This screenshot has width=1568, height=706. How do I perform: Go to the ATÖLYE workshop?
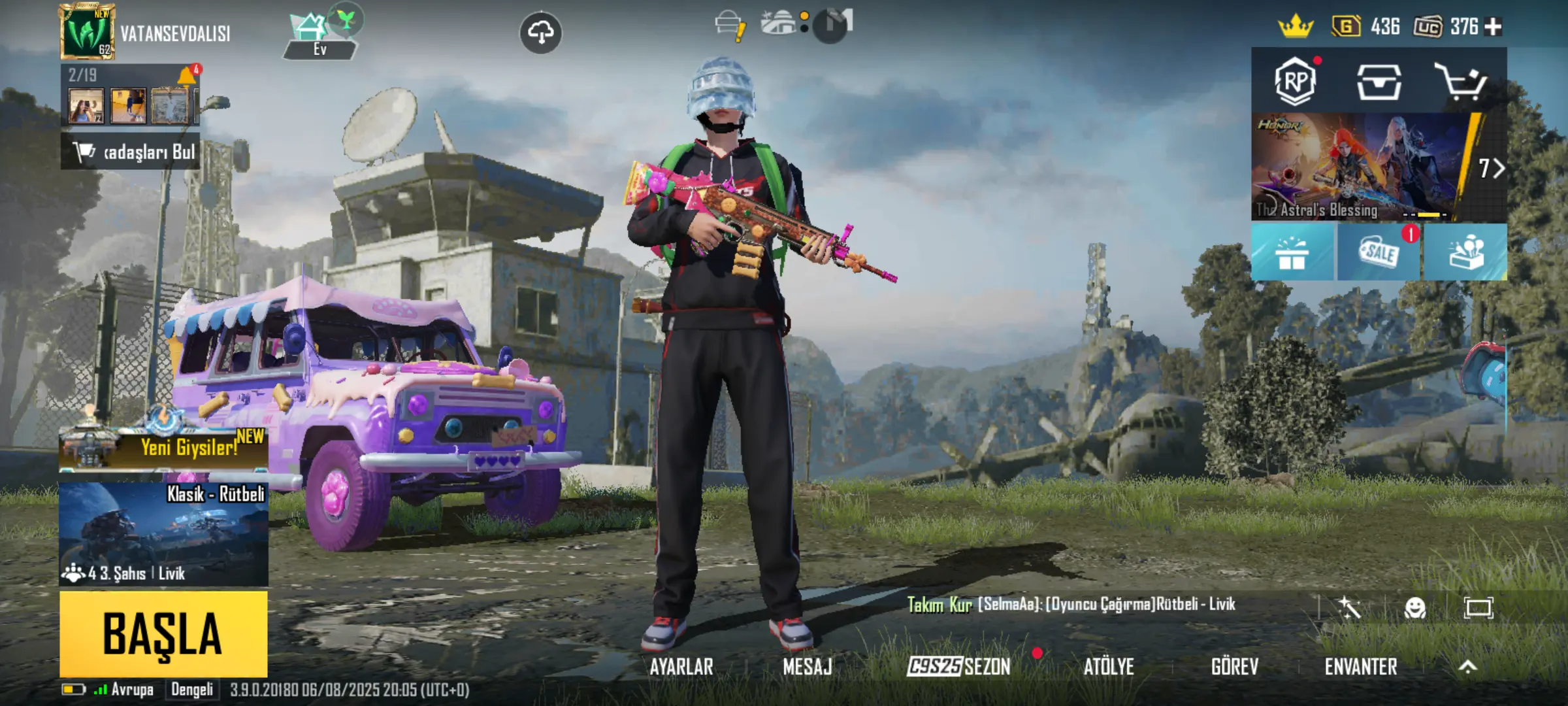click(x=1109, y=667)
